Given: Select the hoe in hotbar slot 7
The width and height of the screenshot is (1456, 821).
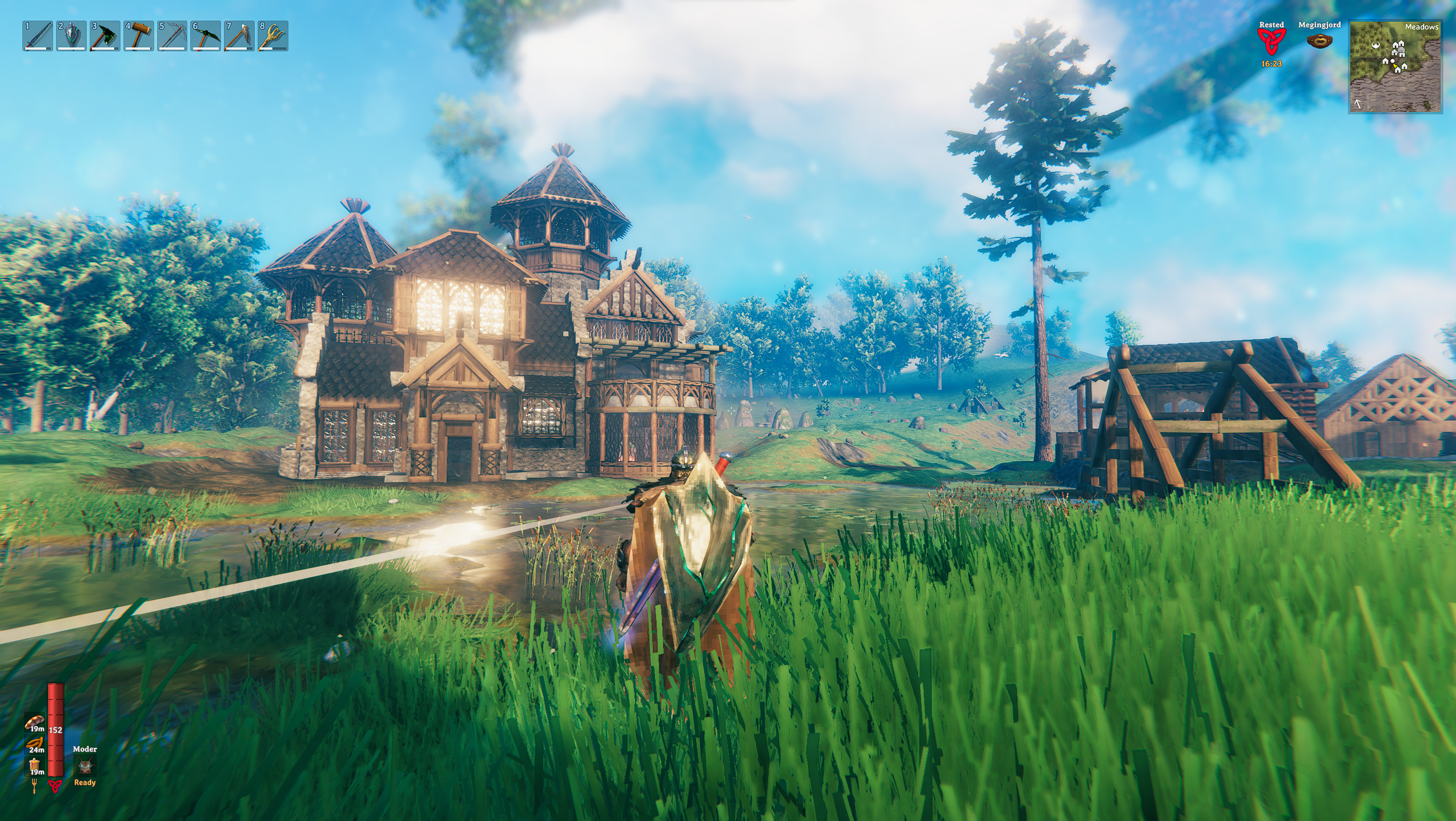Looking at the screenshot, I should (x=239, y=36).
